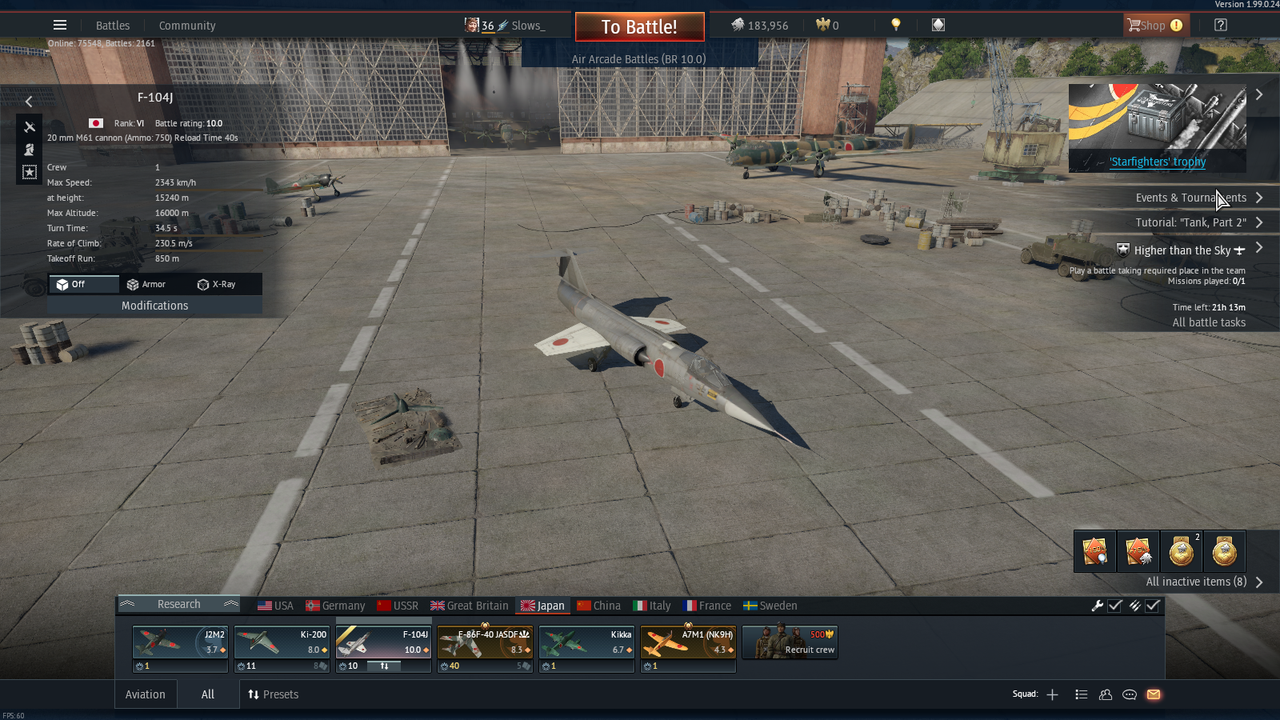Image resolution: width=1280 pixels, height=720 pixels.
Task: Select the Germany nation tab
Action: coord(335,606)
